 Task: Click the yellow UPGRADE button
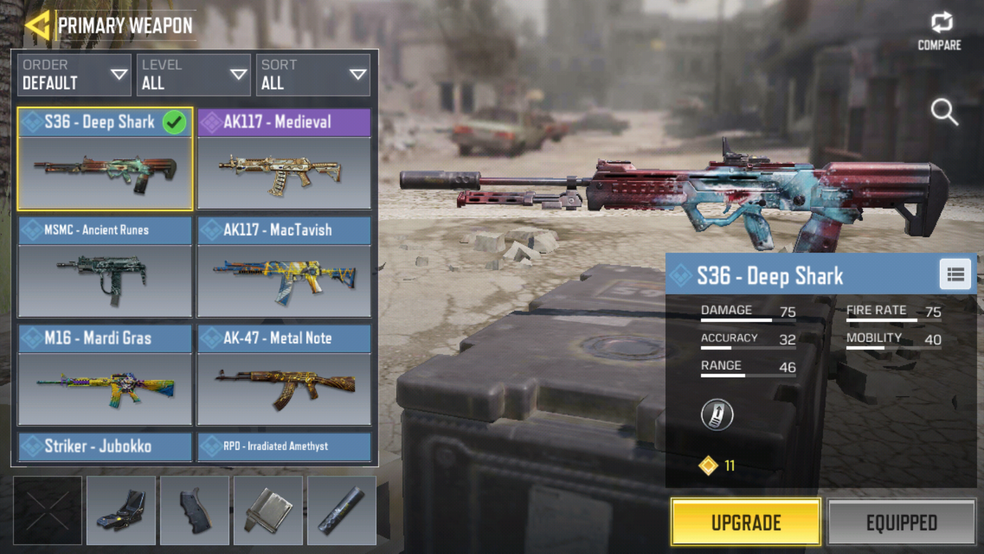[746, 522]
